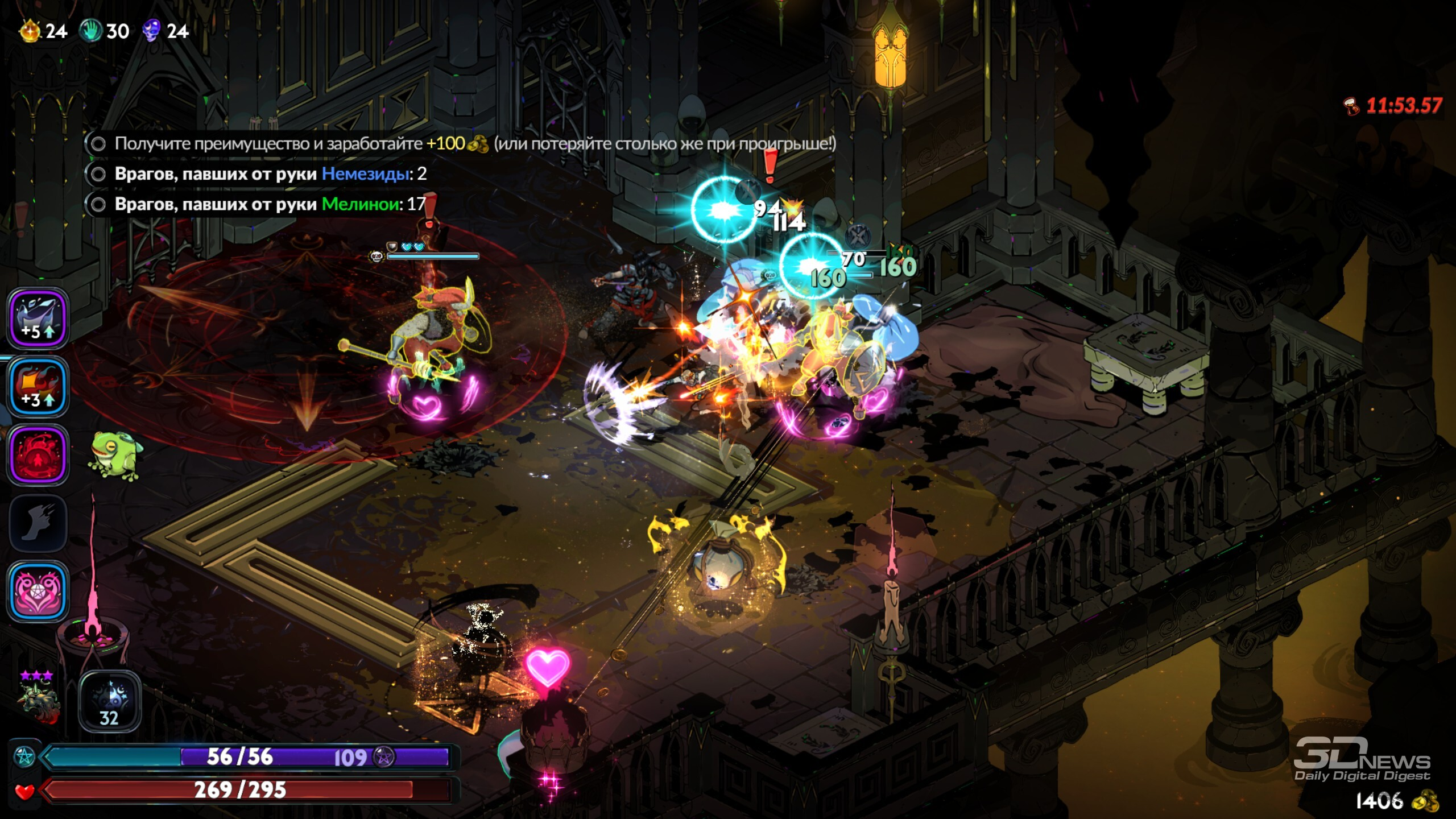Choose the dark winged-foot sprint slot
This screenshot has height=819, width=1456.
click(38, 523)
